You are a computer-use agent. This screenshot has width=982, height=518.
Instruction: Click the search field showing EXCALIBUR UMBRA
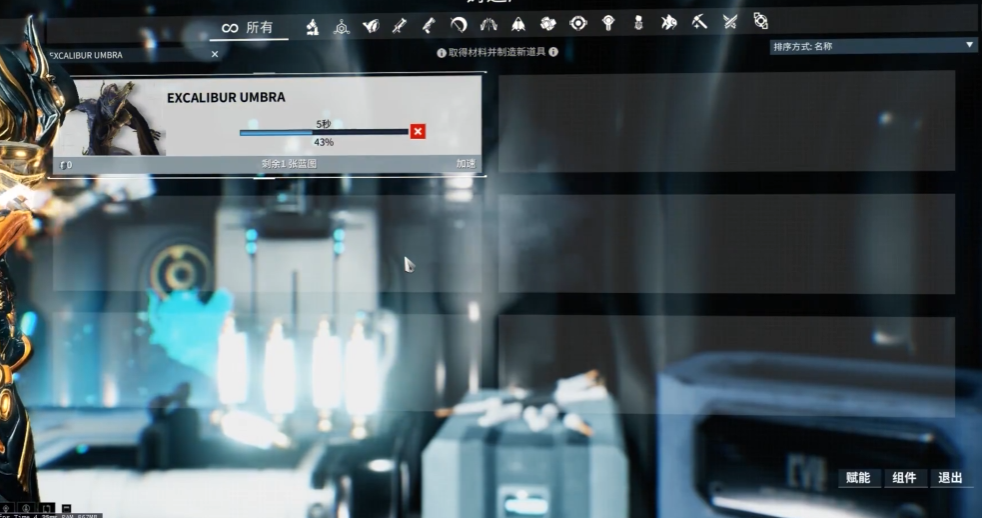[125, 55]
